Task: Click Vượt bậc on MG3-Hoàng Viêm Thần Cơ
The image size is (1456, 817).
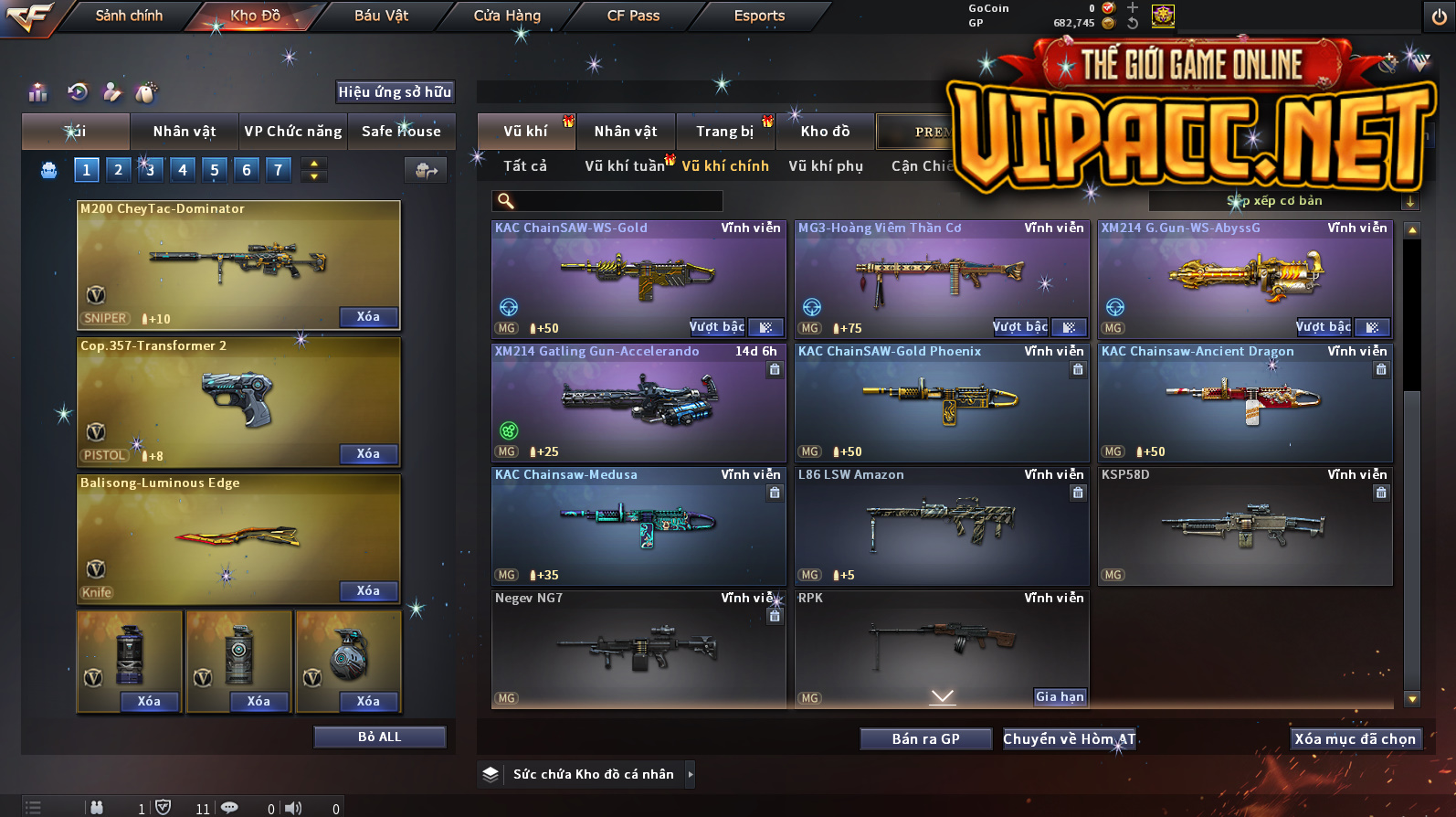Action: [x=1020, y=326]
